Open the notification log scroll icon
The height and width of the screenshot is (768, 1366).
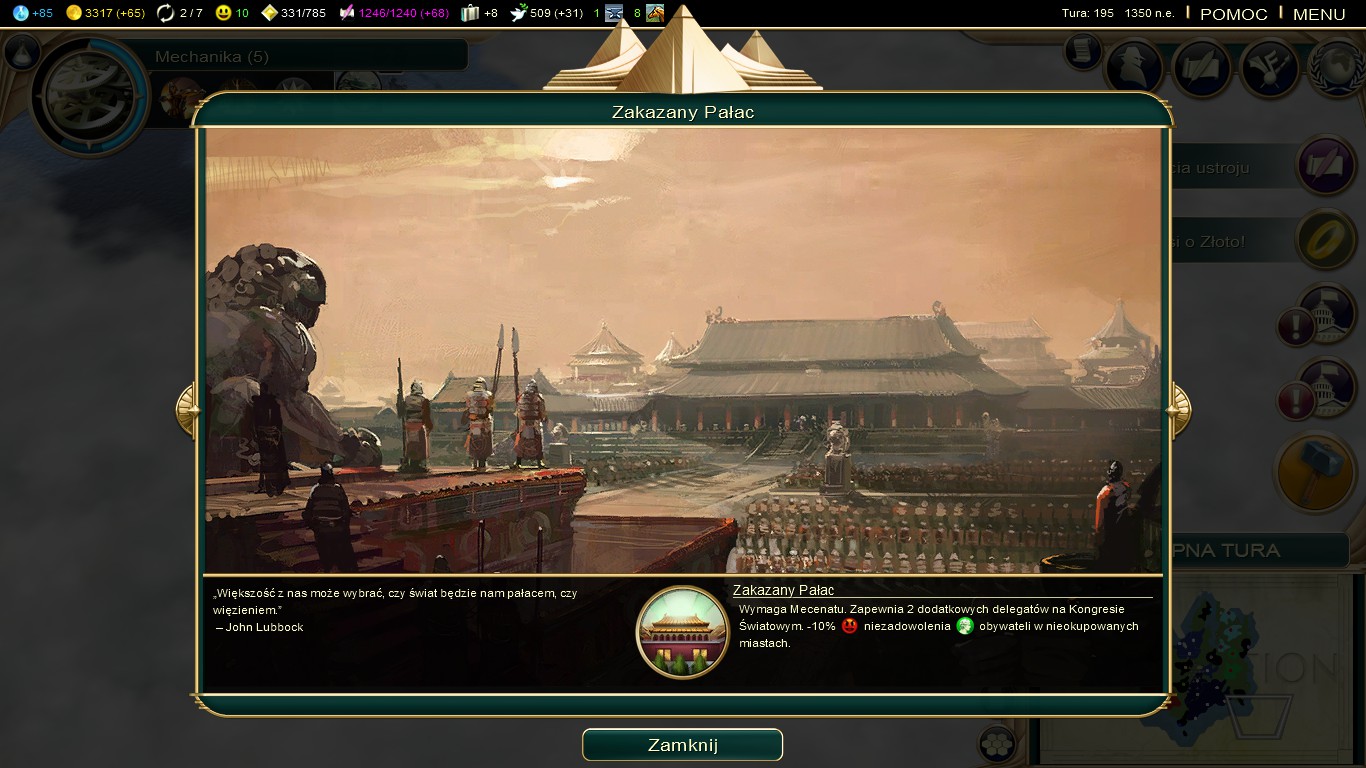coord(1082,52)
